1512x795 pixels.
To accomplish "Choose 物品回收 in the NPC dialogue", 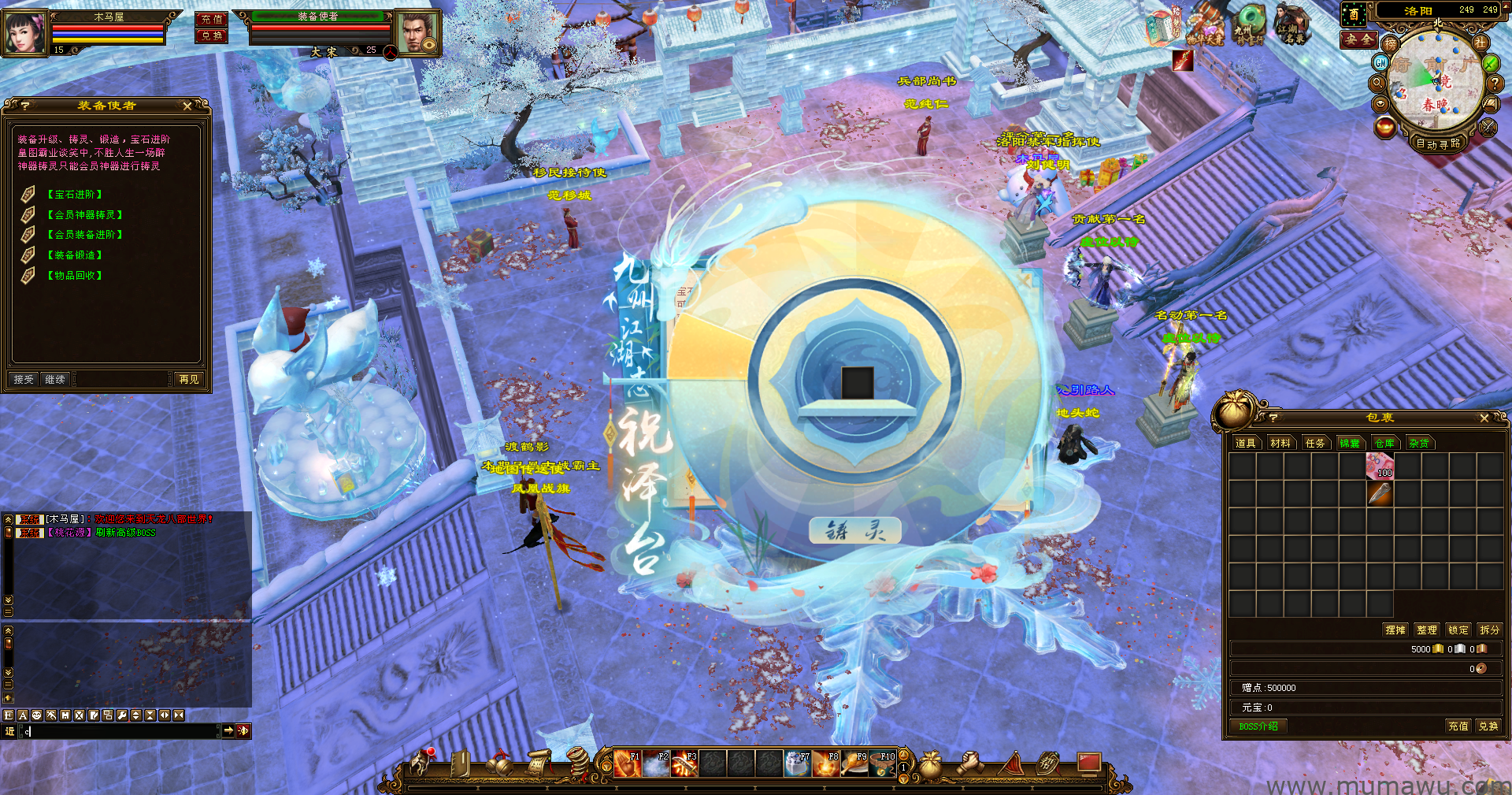I will tap(74, 276).
